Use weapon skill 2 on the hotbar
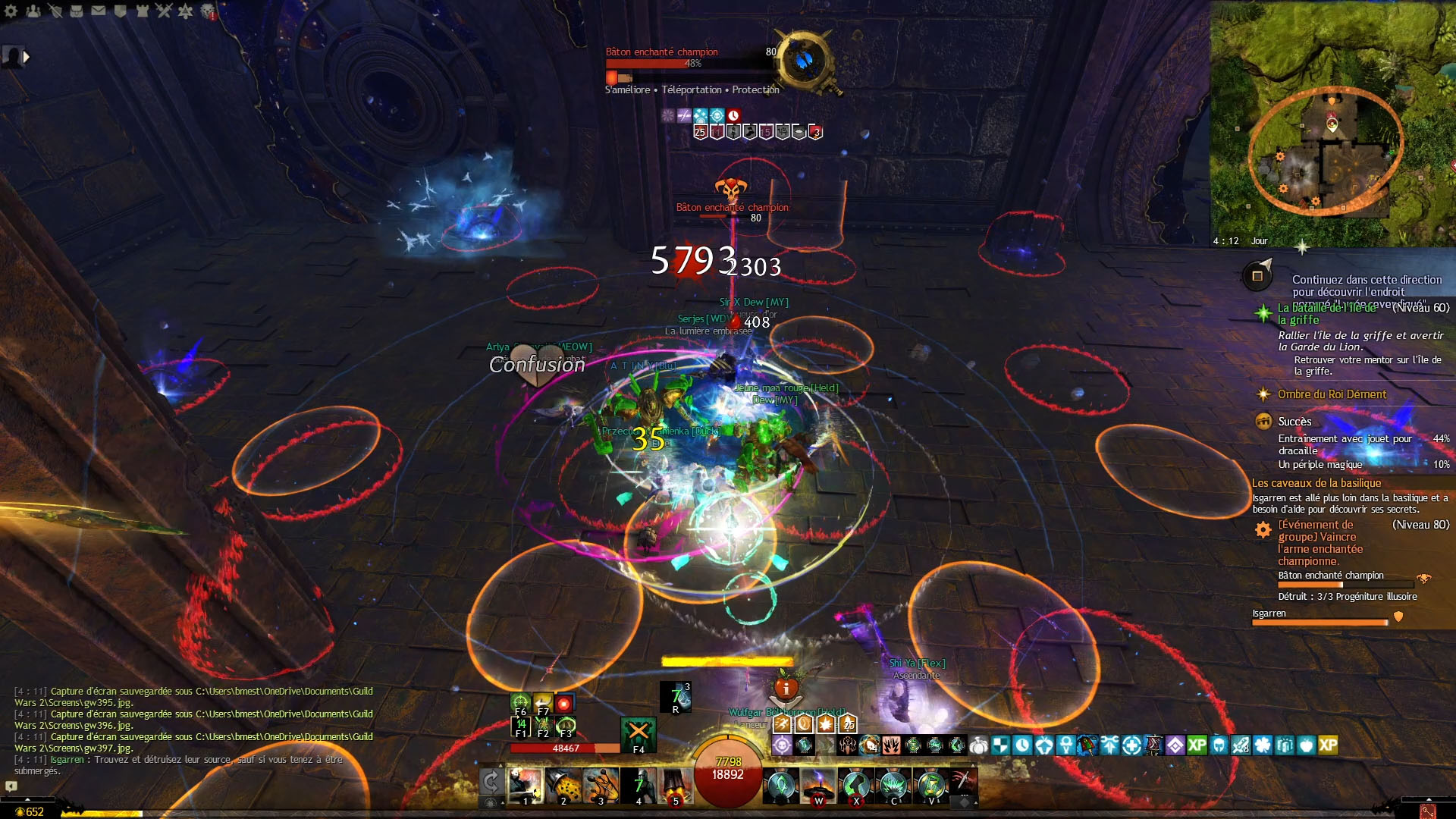The image size is (1456, 819). pos(563,786)
